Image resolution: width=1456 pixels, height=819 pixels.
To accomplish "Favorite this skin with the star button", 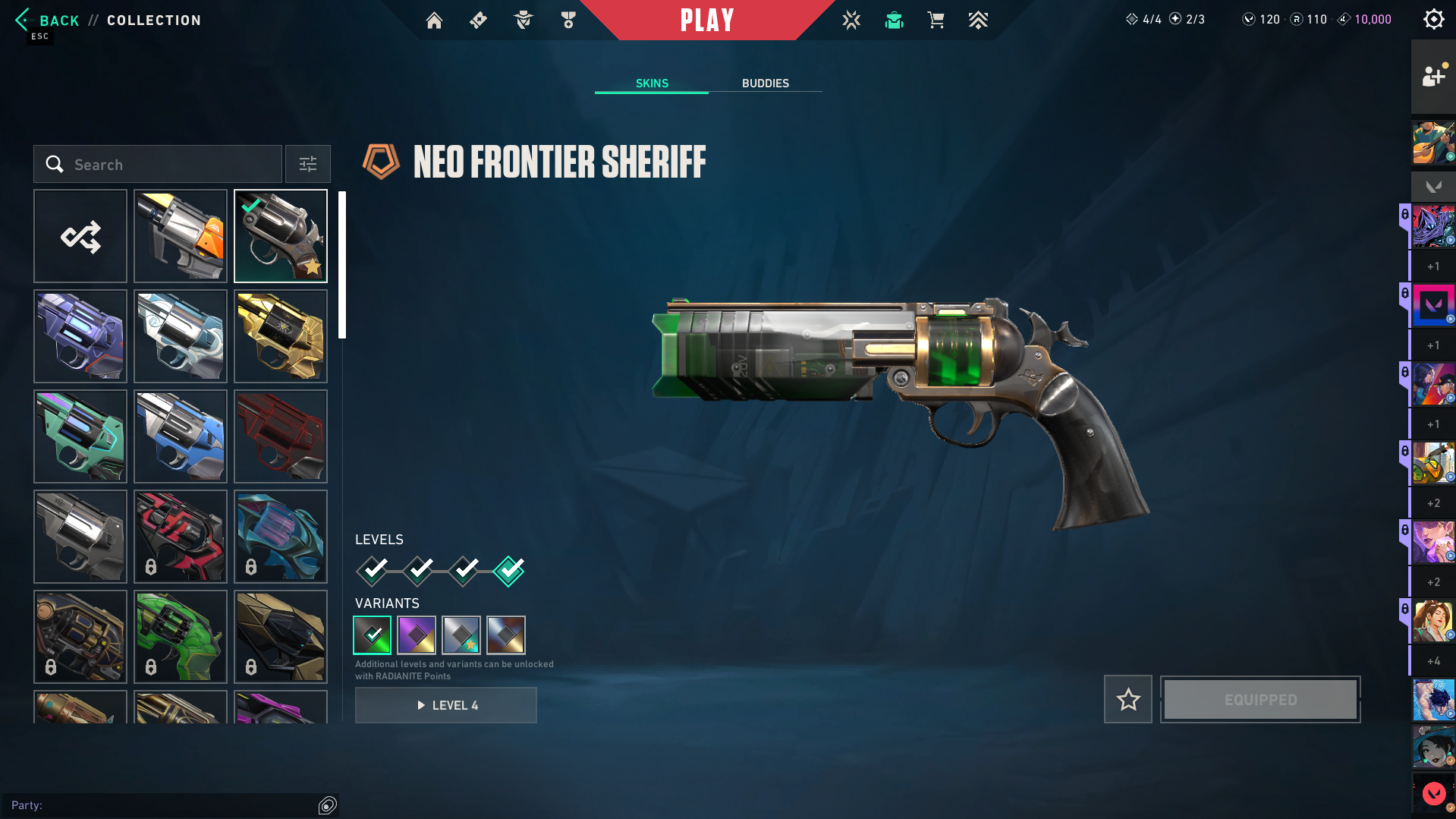I will click(1128, 699).
